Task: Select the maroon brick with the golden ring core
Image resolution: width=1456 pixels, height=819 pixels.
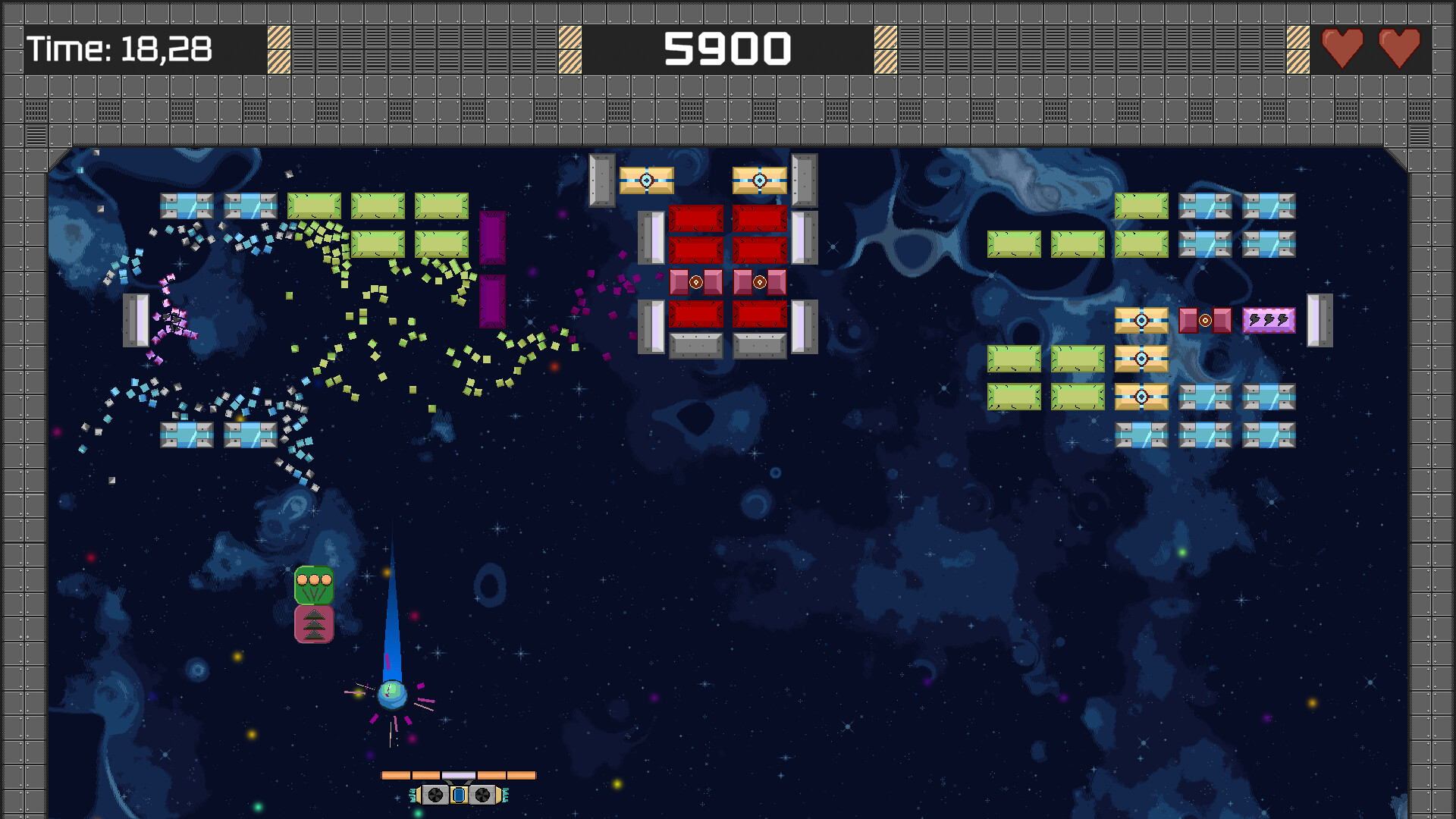Action: tap(1204, 319)
